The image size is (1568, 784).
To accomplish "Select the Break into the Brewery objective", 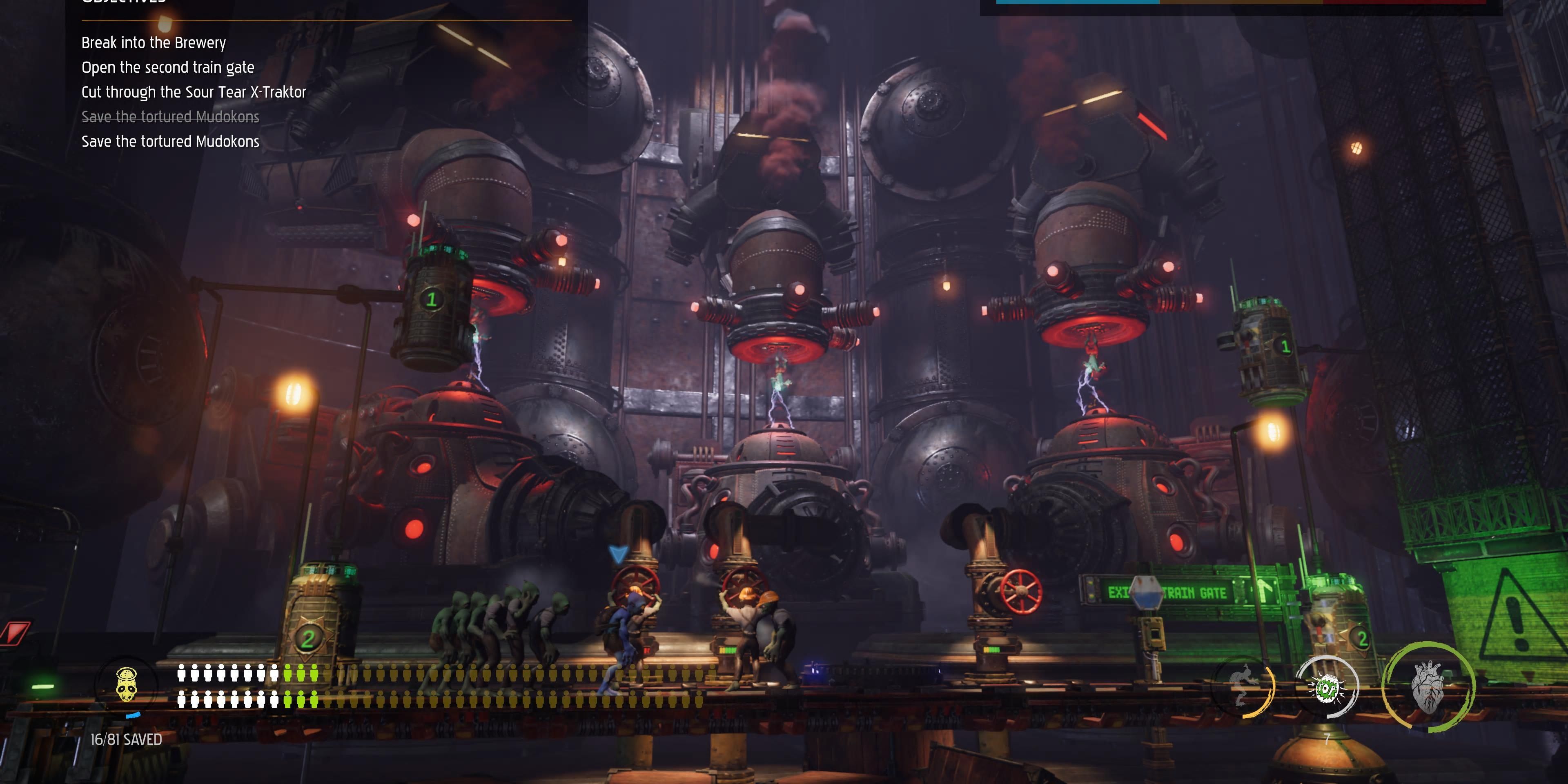I will pyautogui.click(x=154, y=43).
